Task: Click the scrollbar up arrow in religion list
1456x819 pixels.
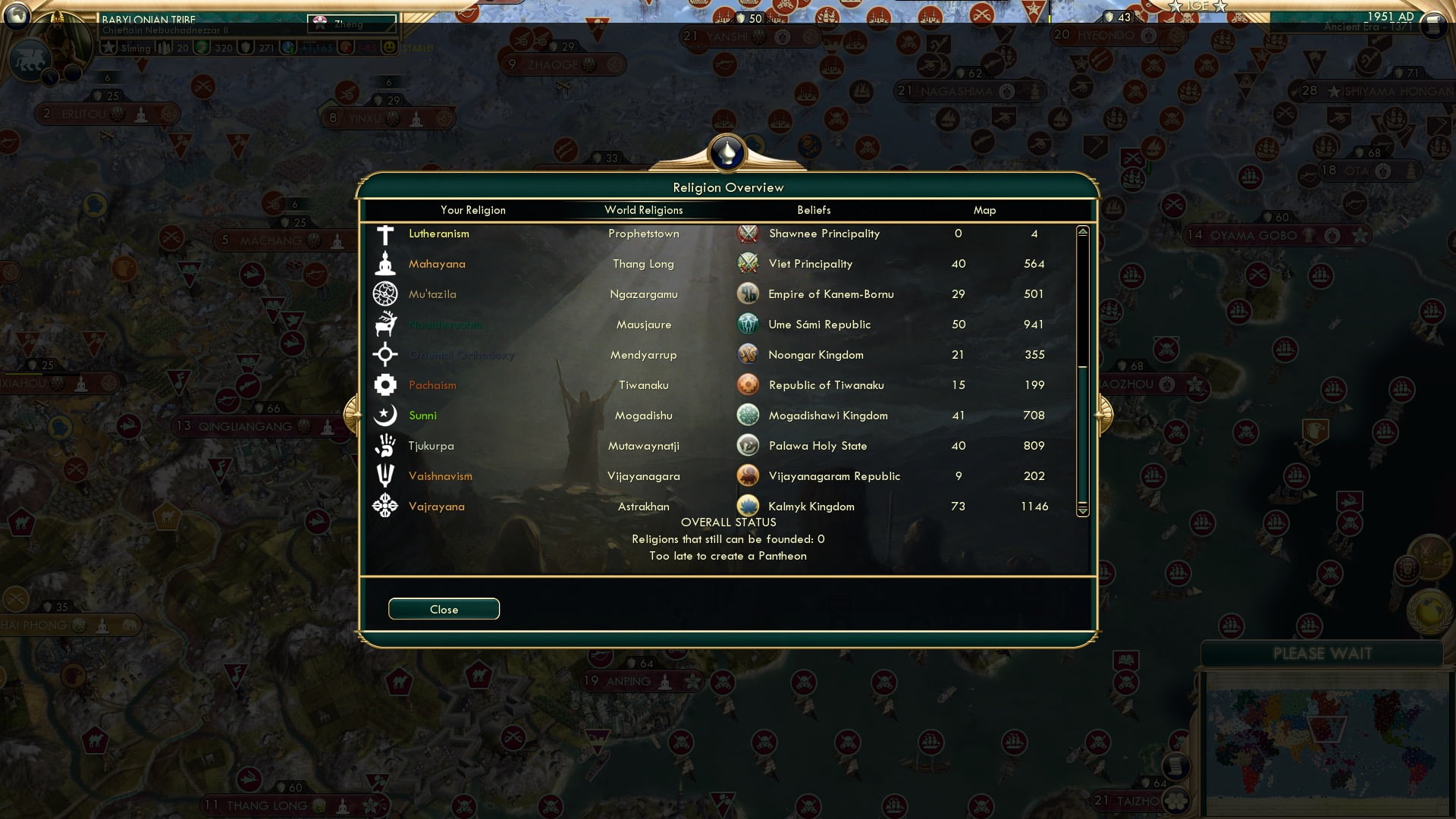Action: coord(1083,231)
